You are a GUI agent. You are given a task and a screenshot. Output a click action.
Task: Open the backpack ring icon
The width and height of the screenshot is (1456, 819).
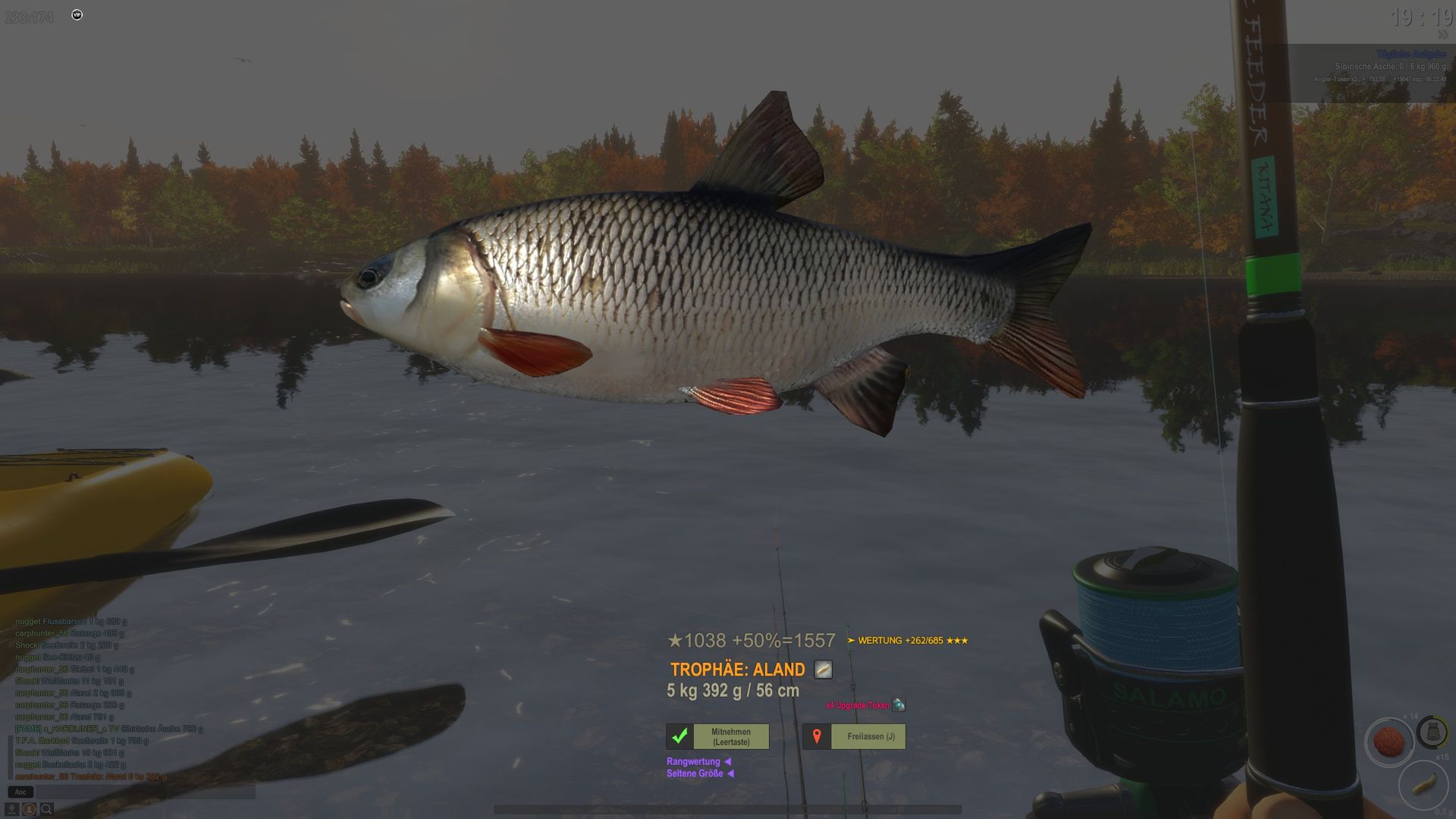pos(1432,732)
